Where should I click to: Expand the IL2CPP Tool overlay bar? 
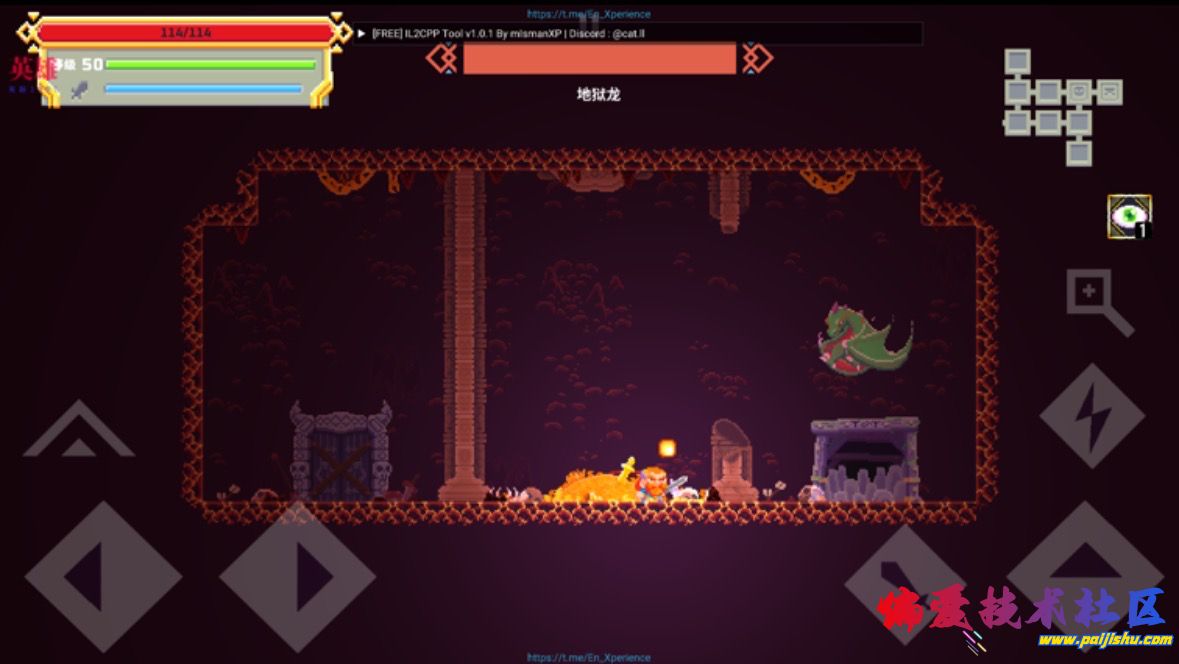click(362, 33)
